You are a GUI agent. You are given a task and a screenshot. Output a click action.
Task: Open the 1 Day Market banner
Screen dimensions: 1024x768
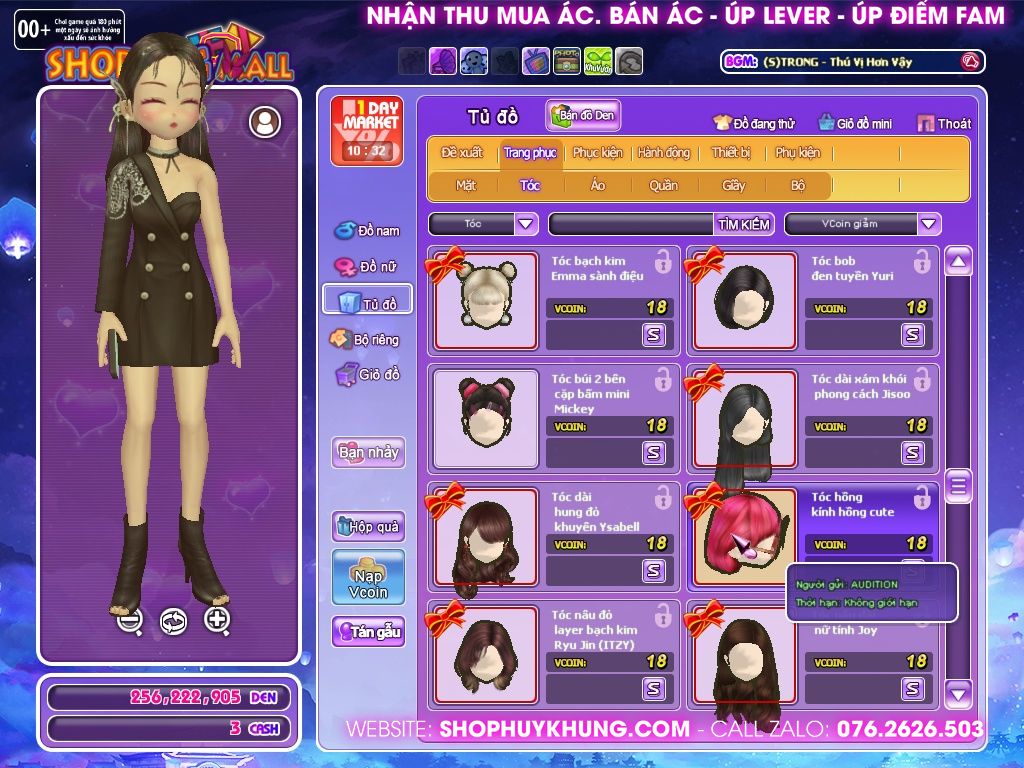pyautogui.click(x=366, y=130)
